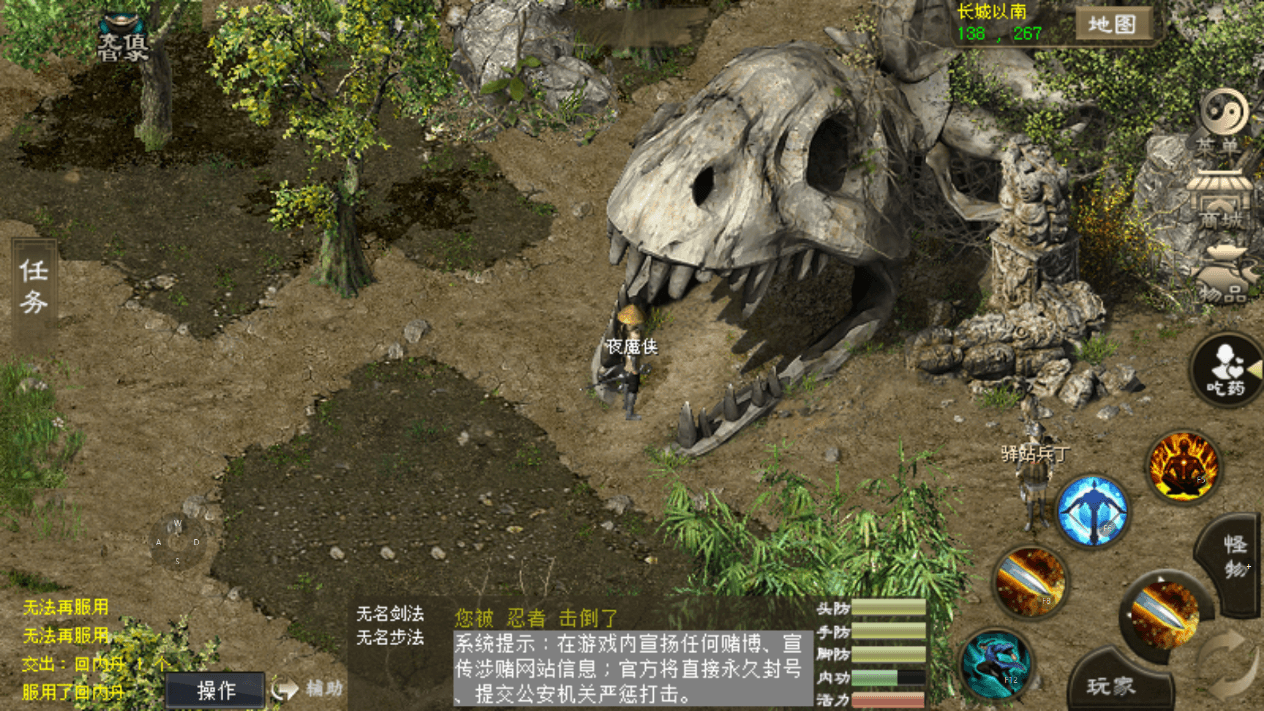Trigger the sword skill marked F8

(x=1030, y=582)
